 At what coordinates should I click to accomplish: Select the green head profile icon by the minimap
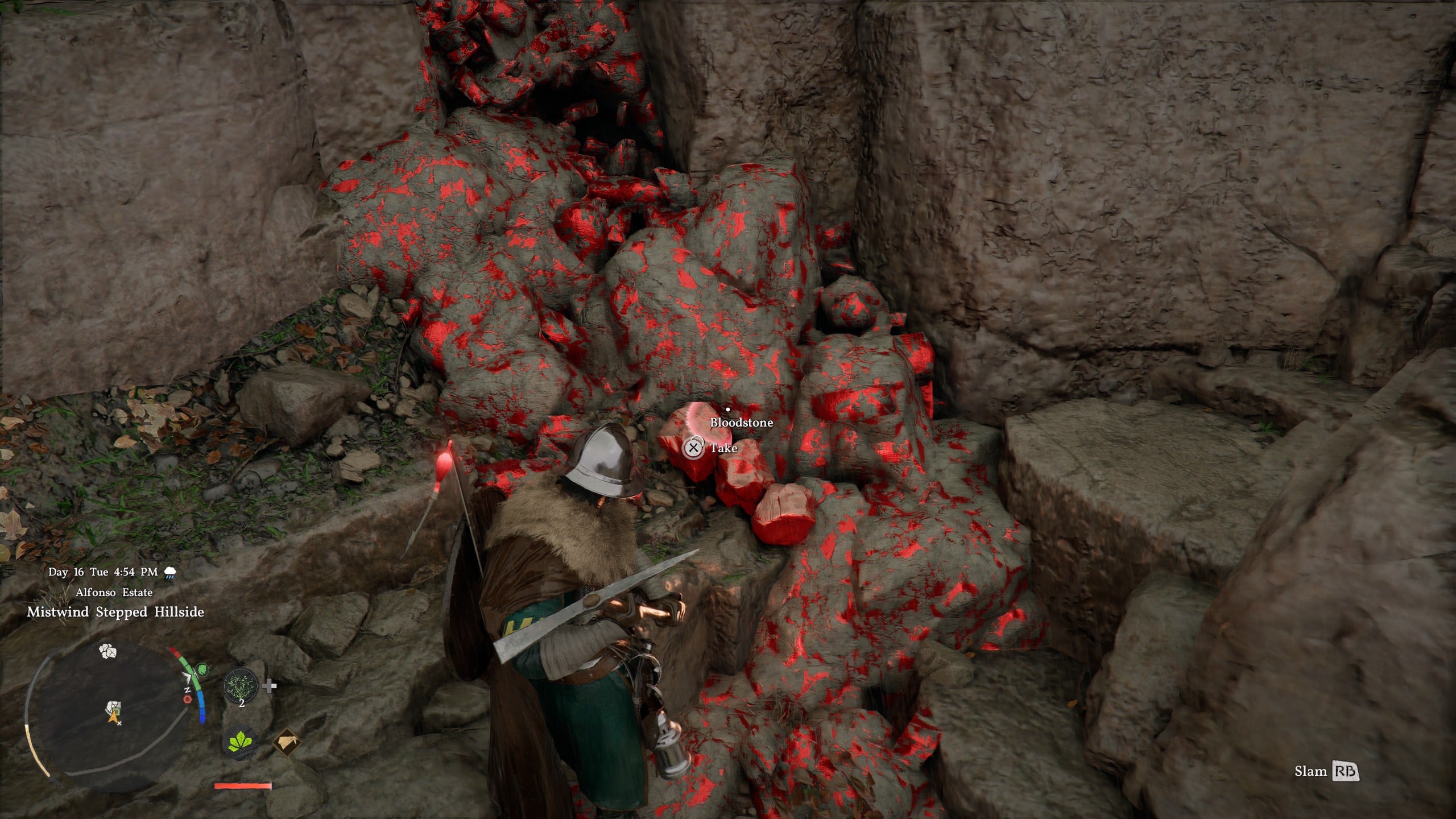[202, 669]
